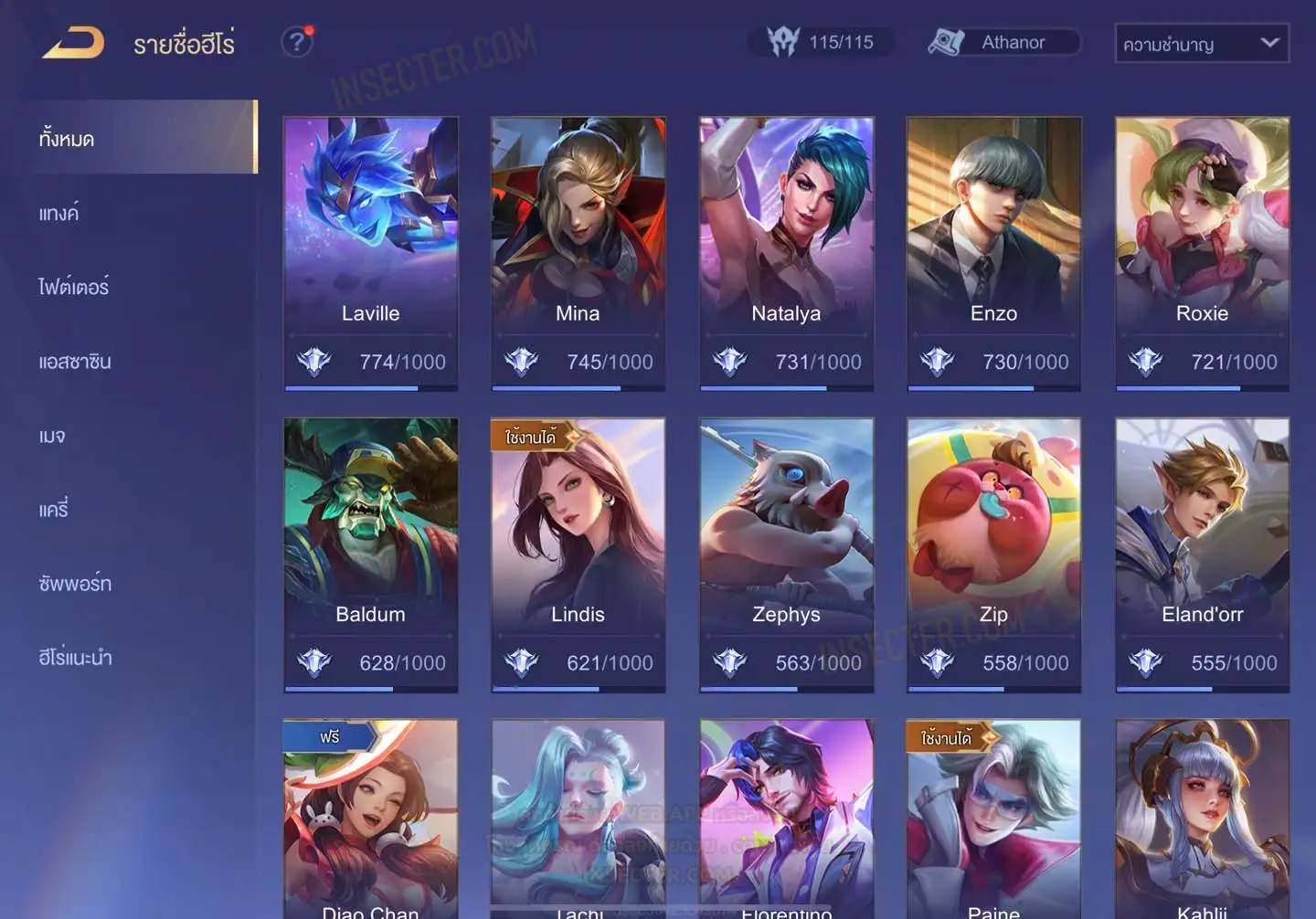Filter by แอสซาซิน assassin category
The height and width of the screenshot is (919, 1316).
(x=75, y=362)
